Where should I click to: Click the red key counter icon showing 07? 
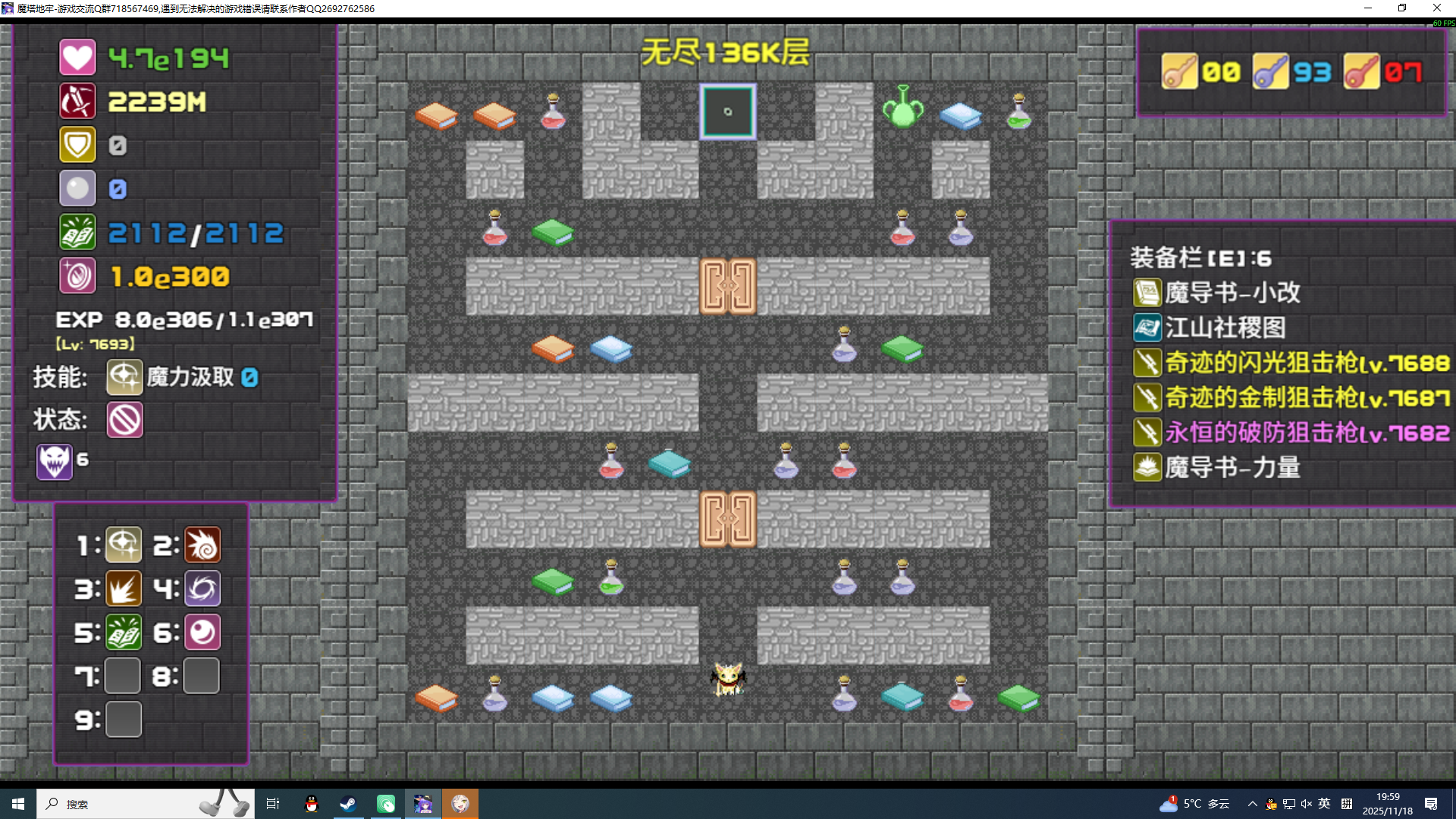pyautogui.click(x=1361, y=72)
